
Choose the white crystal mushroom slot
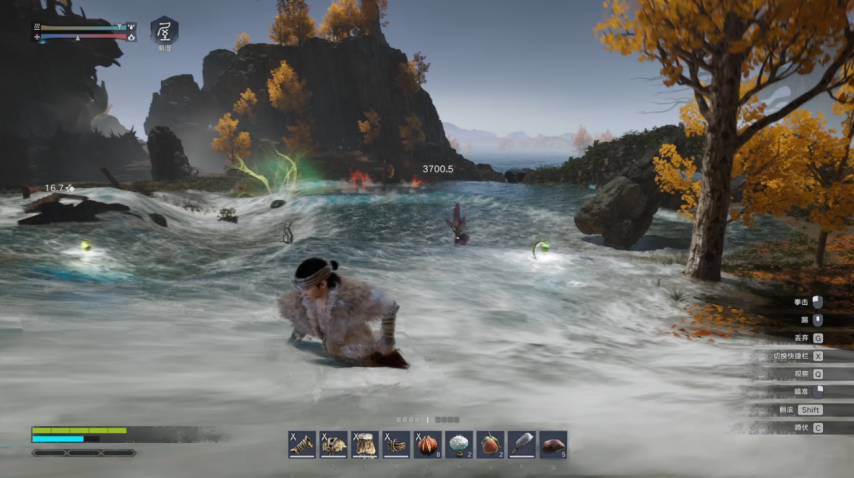(x=459, y=445)
